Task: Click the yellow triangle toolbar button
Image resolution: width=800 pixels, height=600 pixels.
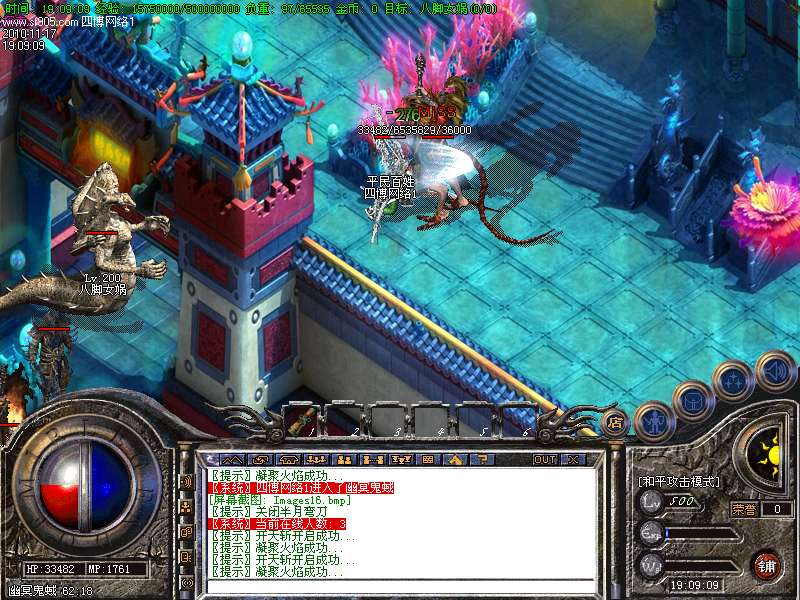Action: click(454, 459)
